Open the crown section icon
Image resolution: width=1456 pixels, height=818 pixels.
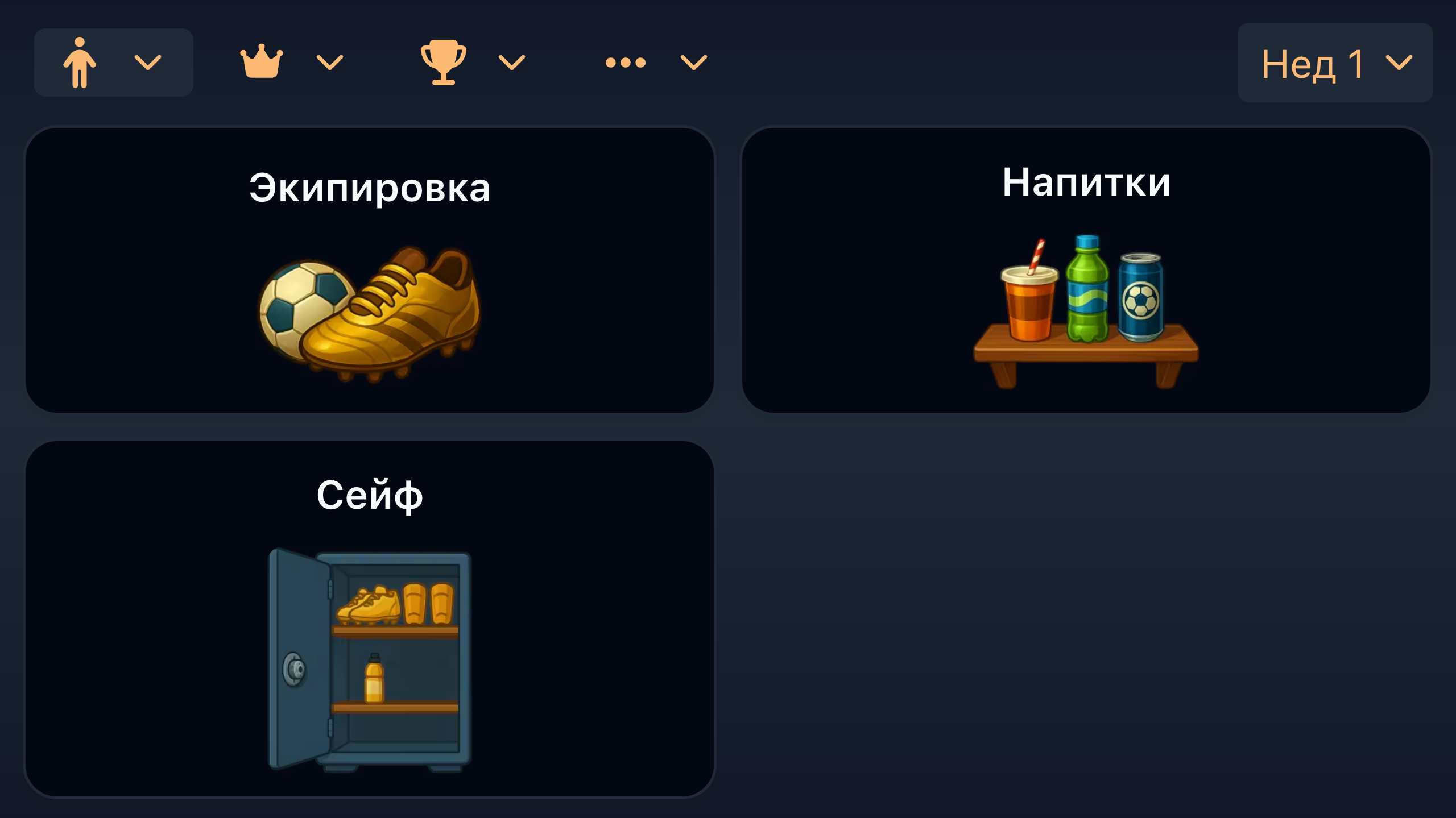[262, 61]
